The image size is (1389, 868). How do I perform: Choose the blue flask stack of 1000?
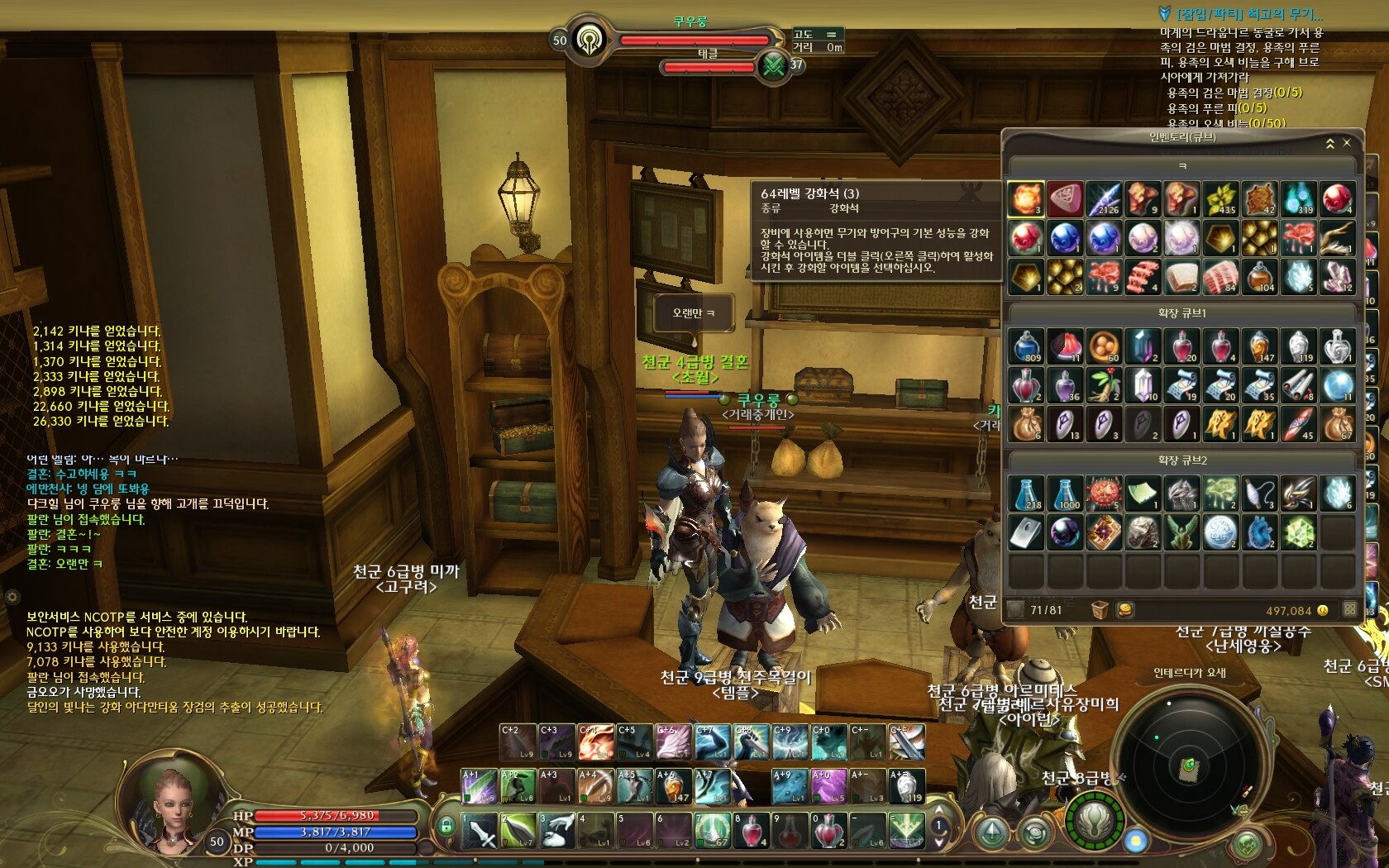click(1065, 493)
